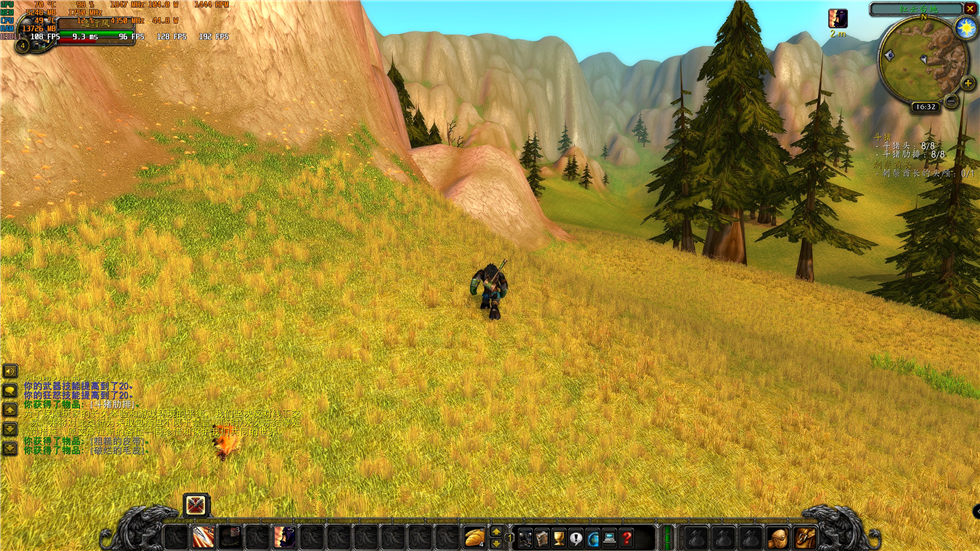Click the speaker voice chat button
The image size is (980, 551).
10,371
